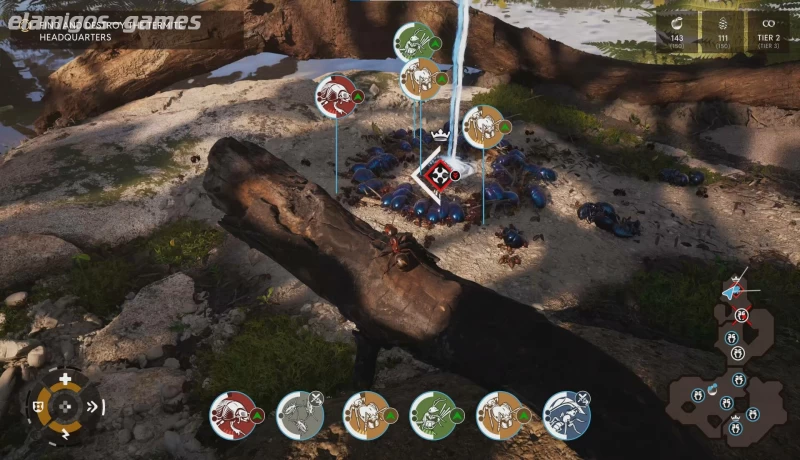
Task: Target the red diamond enemy nest marker
Action: tap(436, 177)
